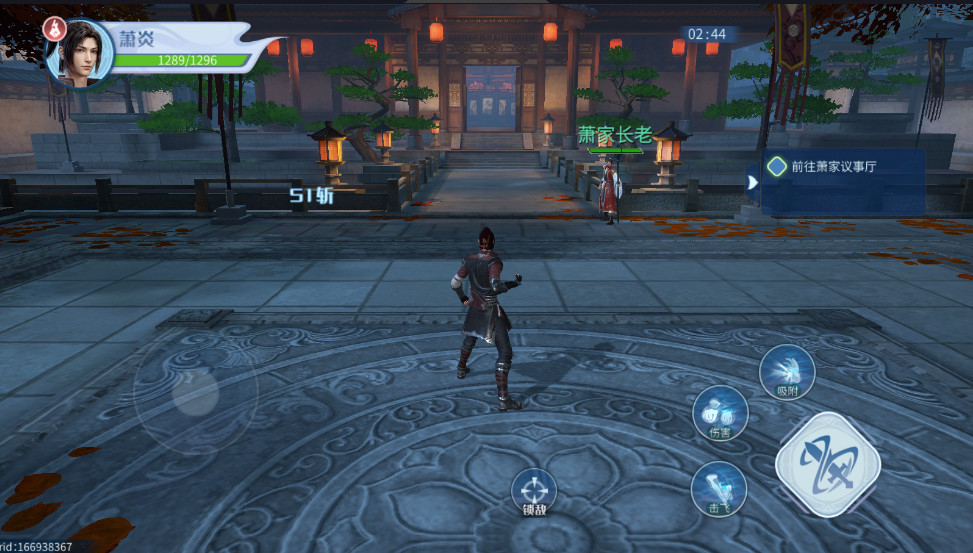Tap the main sword attack button
973x553 pixels.
[827, 463]
